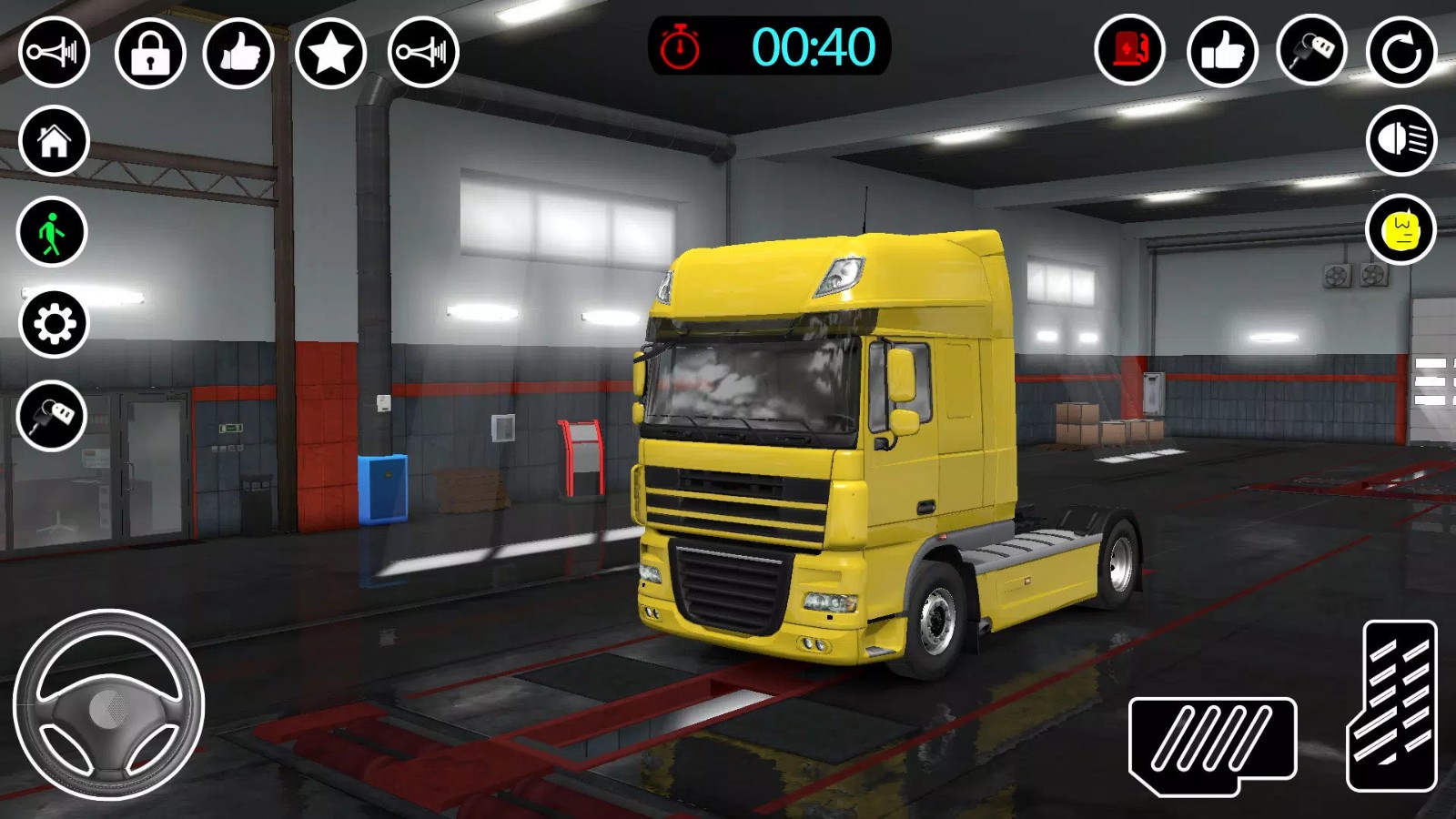Viewport: 1456px width, 819px height.
Task: Open the fuel pump refuel option
Action: click(x=1128, y=52)
